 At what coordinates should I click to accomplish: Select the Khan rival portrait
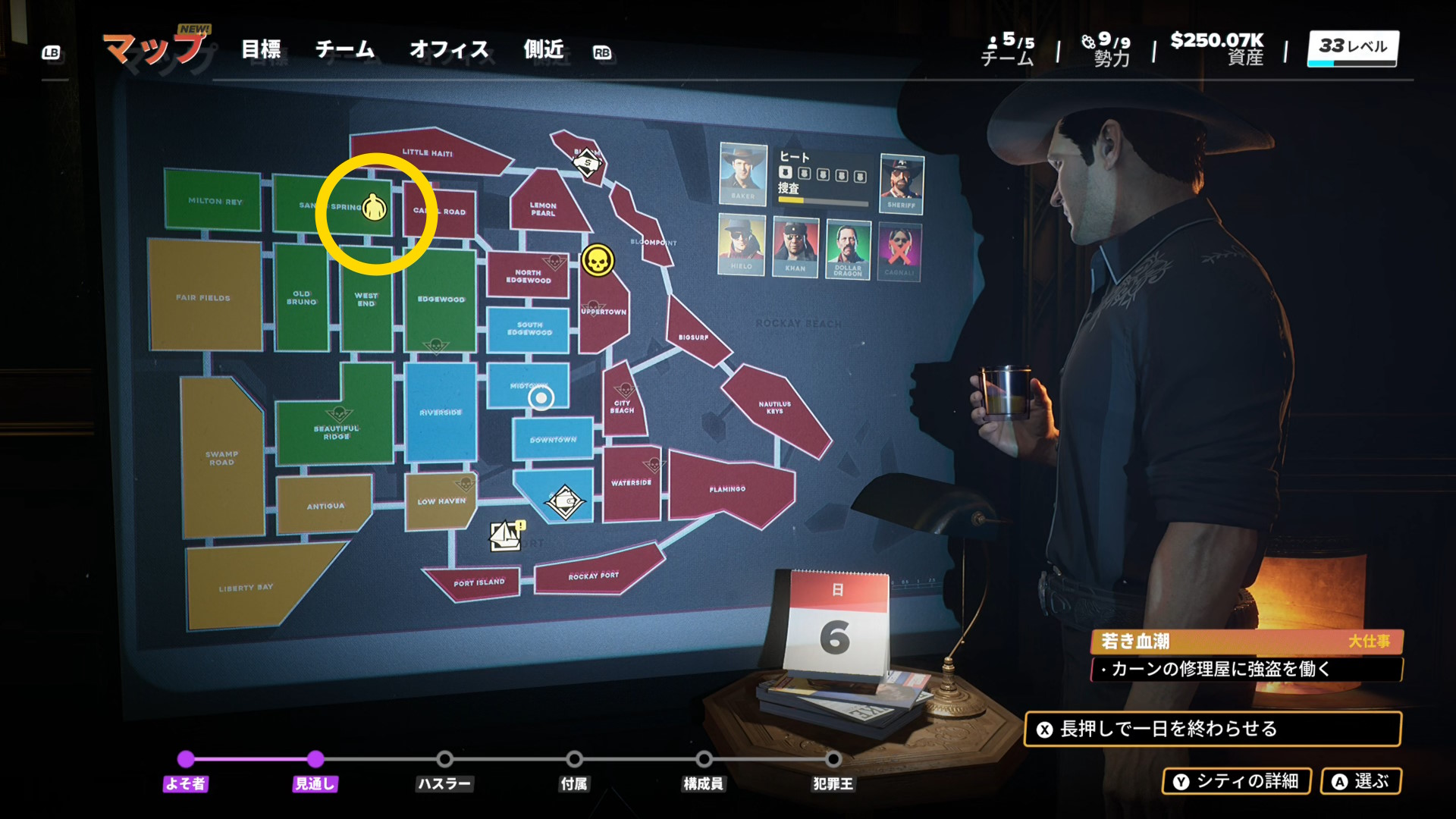click(795, 246)
